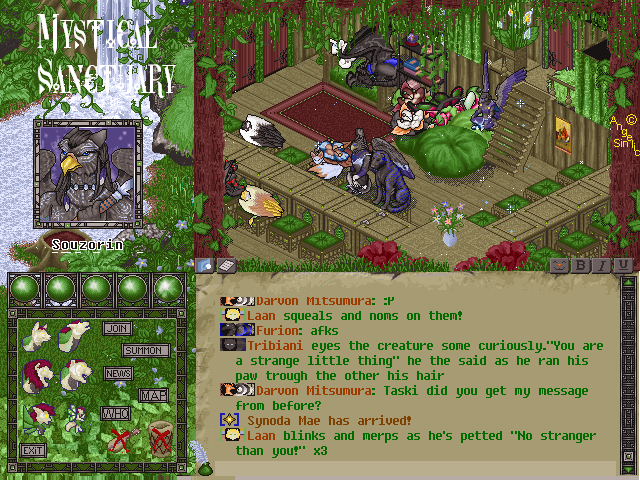The image size is (640, 480).
Task: Click the JOIN button
Action: click(117, 328)
